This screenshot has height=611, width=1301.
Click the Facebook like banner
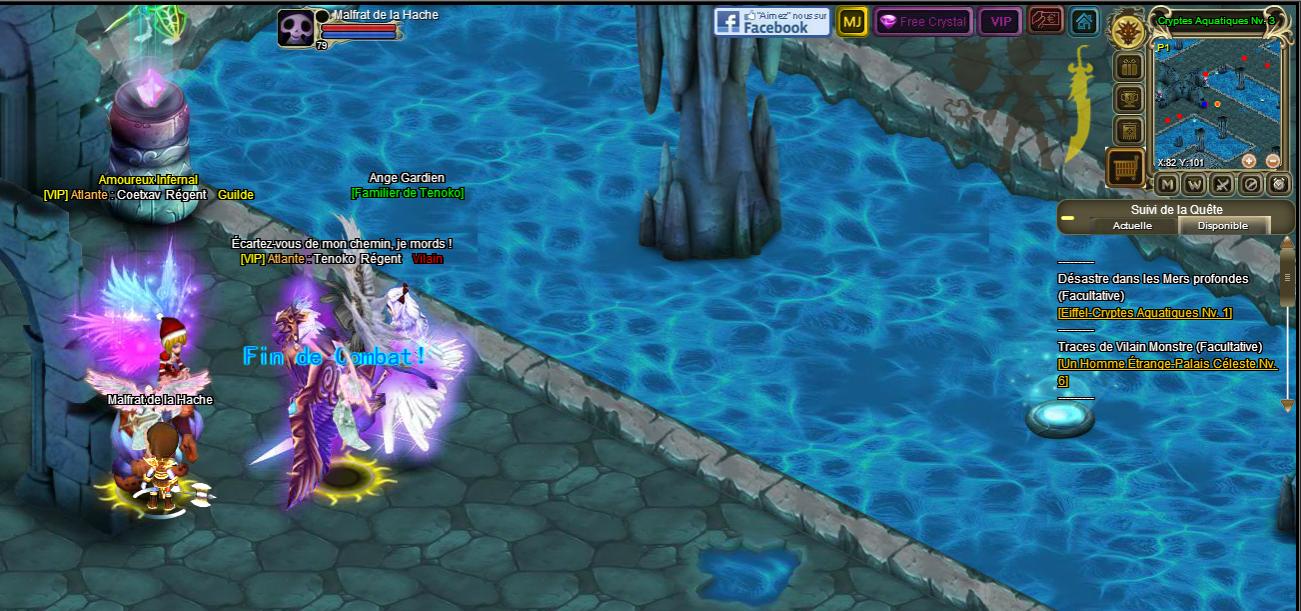[x=771, y=21]
